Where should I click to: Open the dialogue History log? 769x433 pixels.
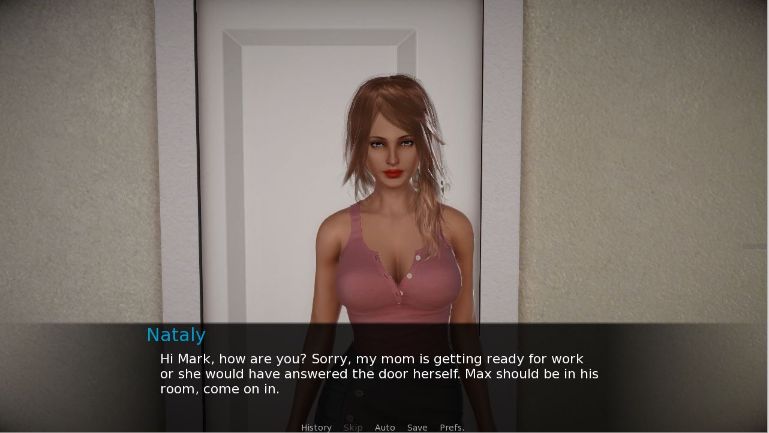tap(316, 428)
